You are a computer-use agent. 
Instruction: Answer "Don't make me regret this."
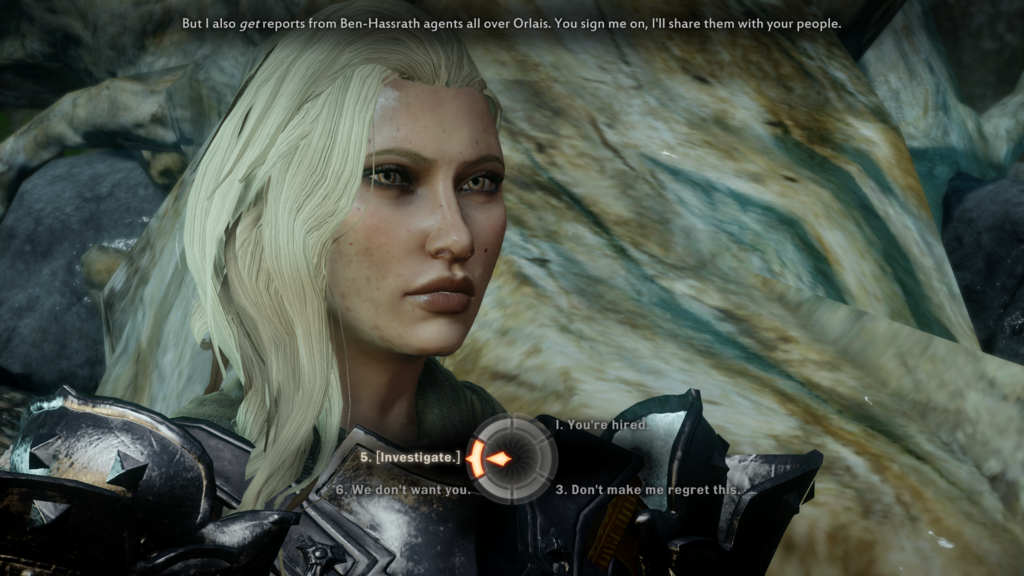click(648, 490)
